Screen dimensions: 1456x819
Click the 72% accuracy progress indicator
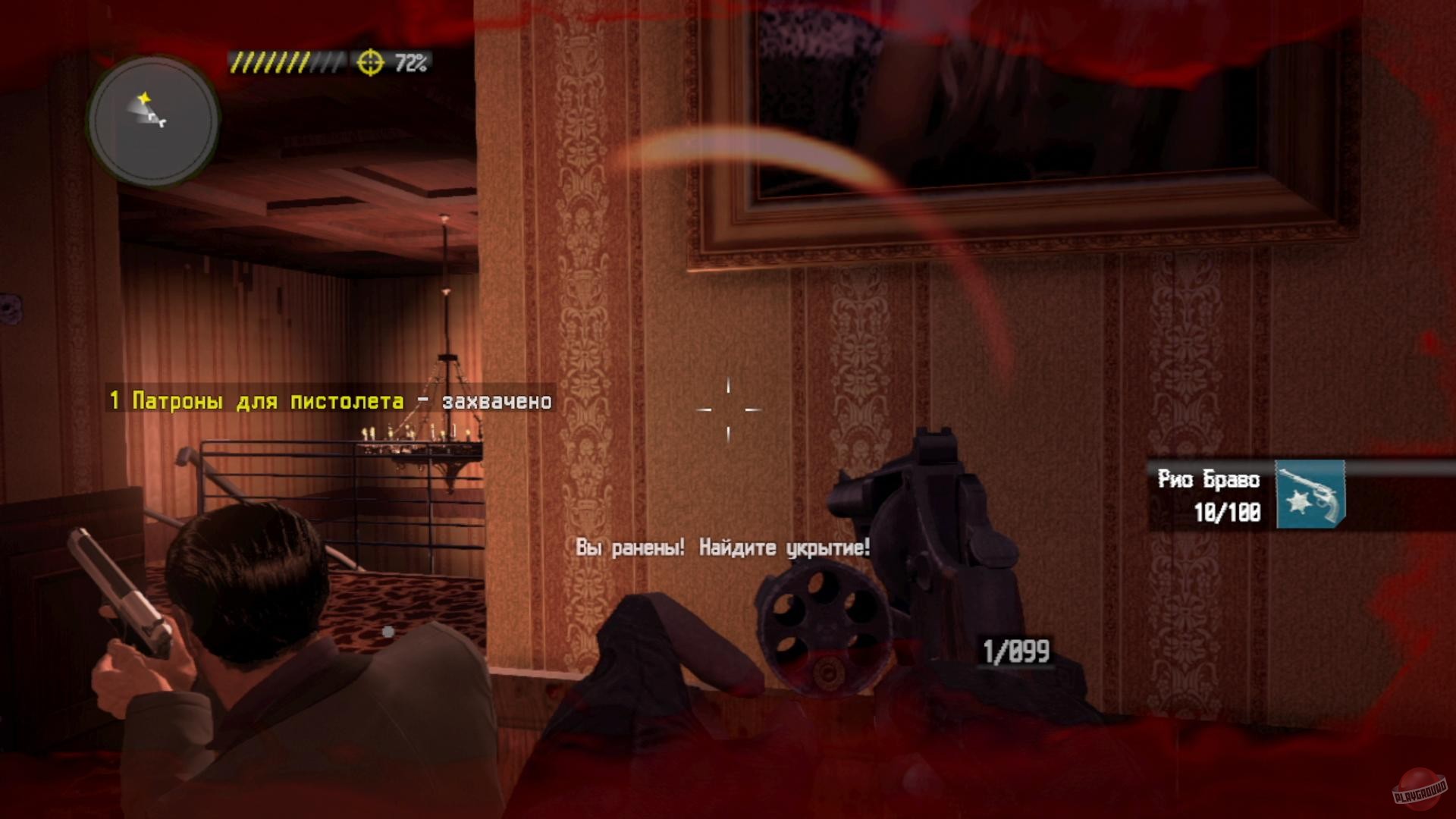click(410, 62)
